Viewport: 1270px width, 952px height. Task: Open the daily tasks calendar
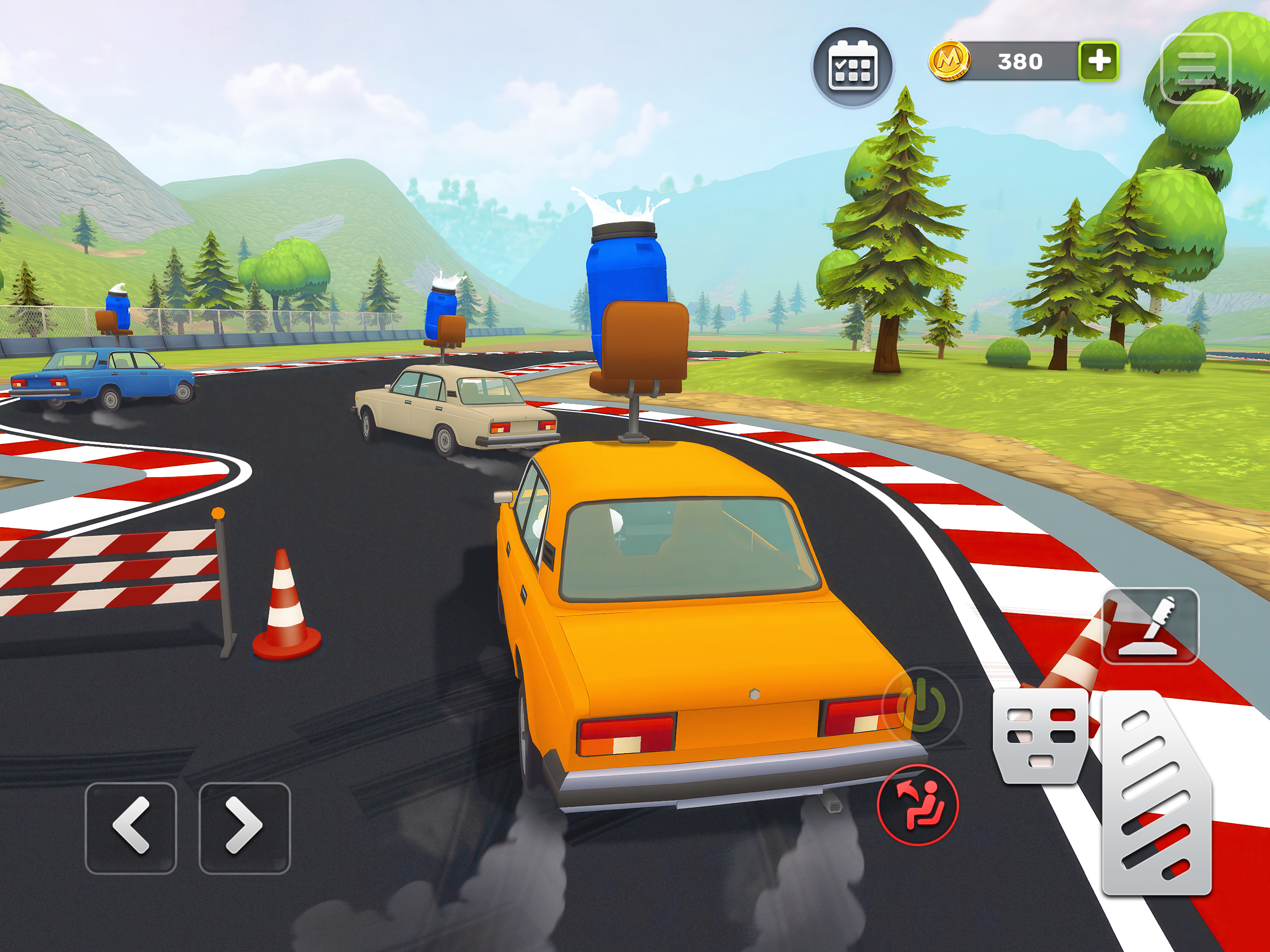coord(852,66)
